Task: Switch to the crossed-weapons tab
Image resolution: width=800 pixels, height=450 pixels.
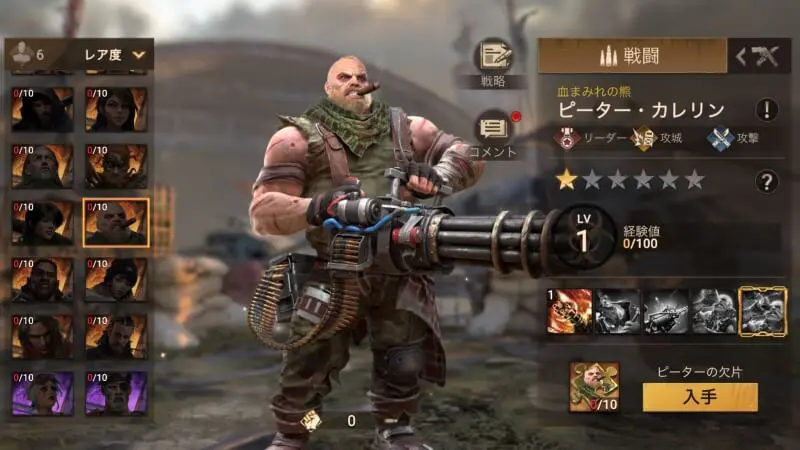Action: (x=758, y=57)
